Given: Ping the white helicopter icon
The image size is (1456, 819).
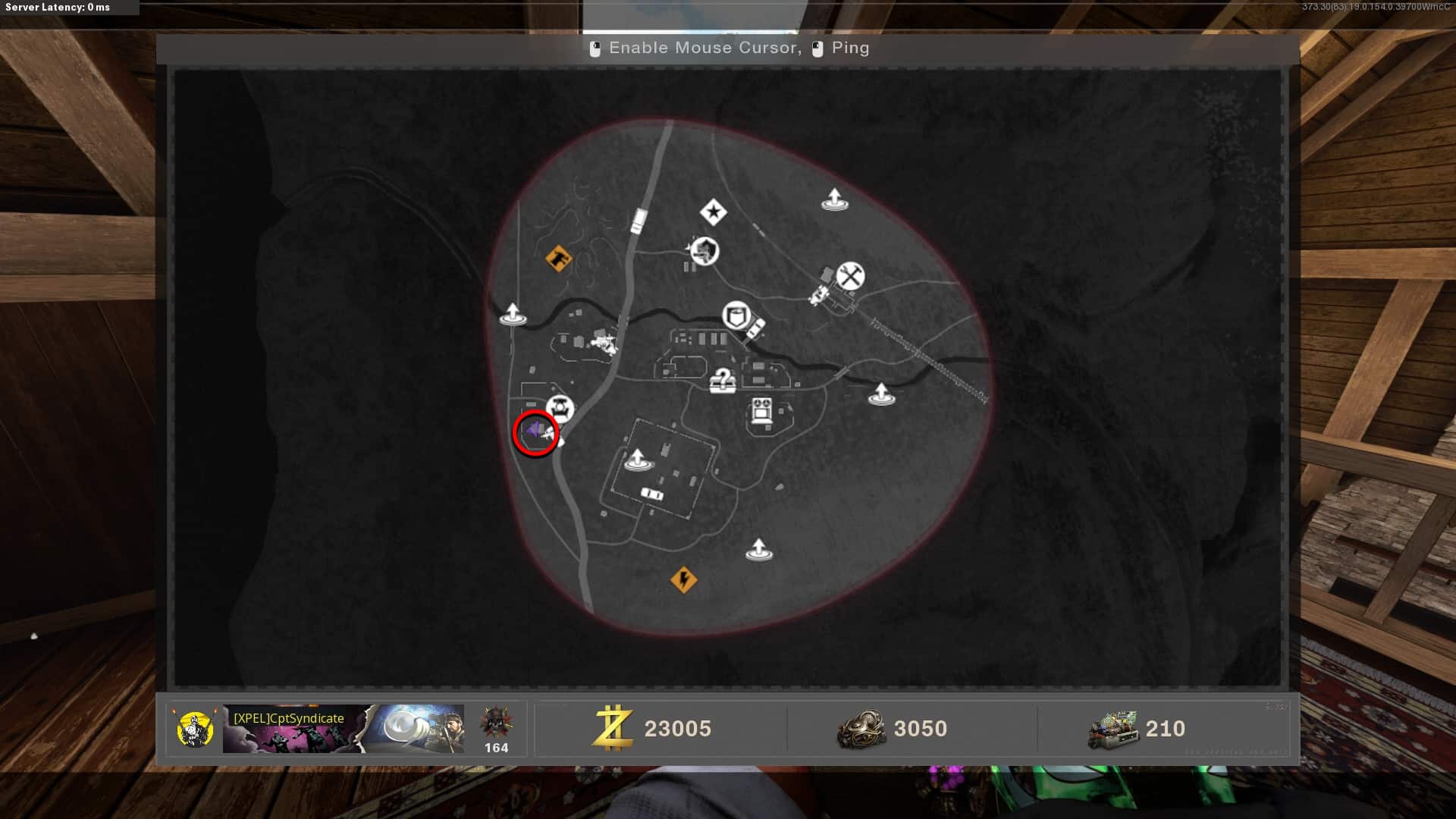Looking at the screenshot, I should (604, 343).
